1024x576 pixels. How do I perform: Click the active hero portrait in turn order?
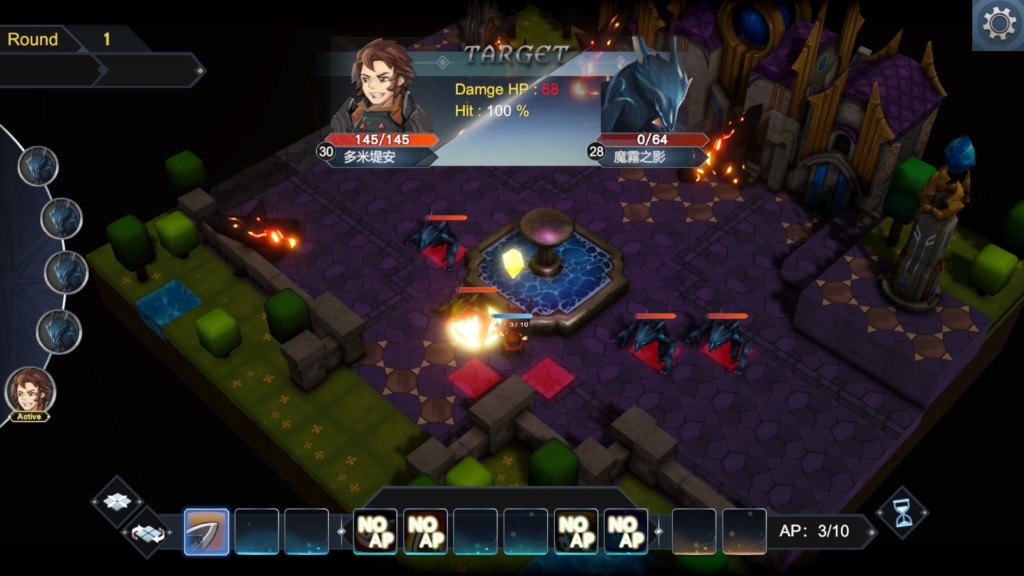[30, 391]
